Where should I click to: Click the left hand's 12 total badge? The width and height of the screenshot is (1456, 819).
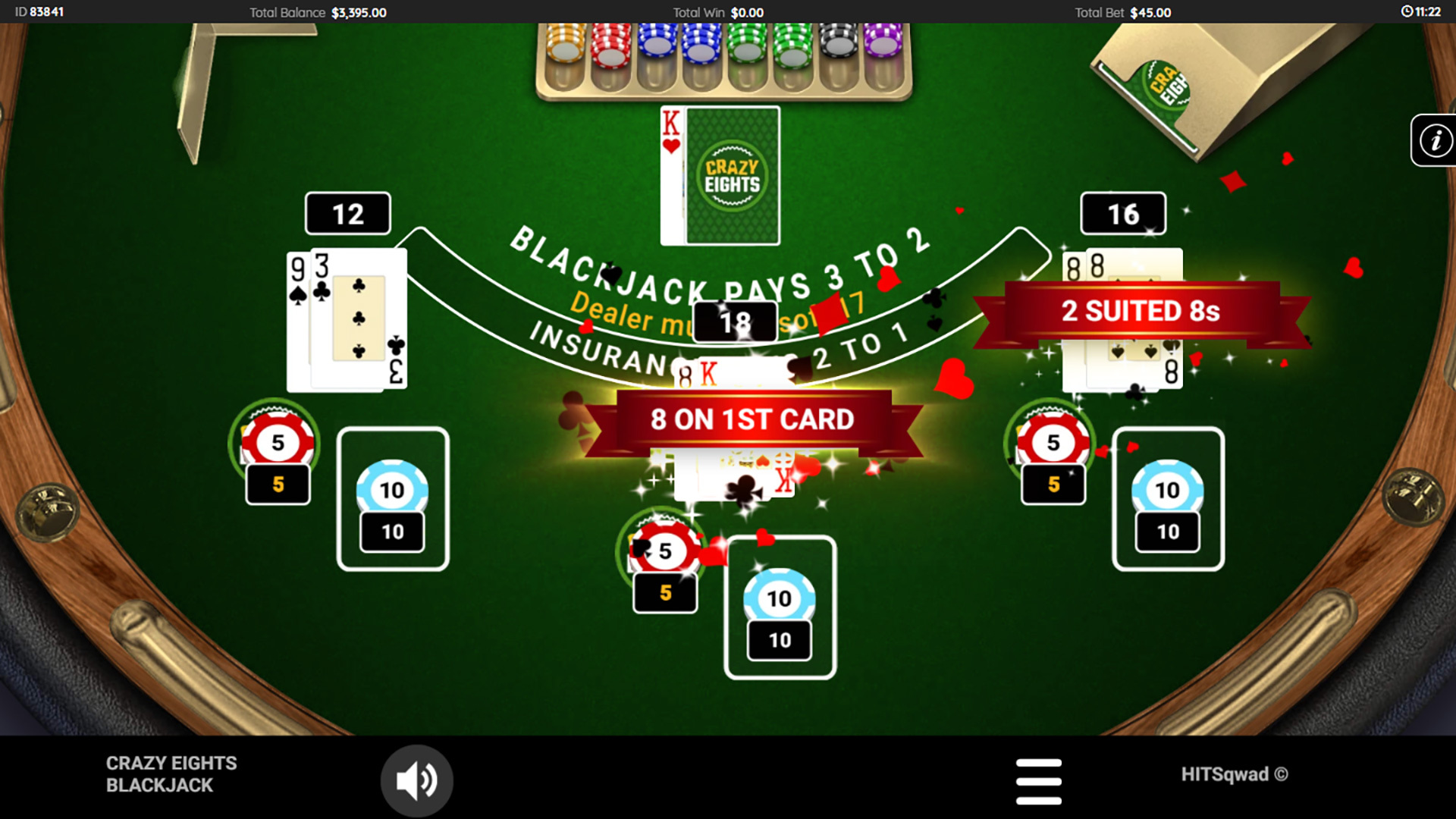pyautogui.click(x=347, y=213)
